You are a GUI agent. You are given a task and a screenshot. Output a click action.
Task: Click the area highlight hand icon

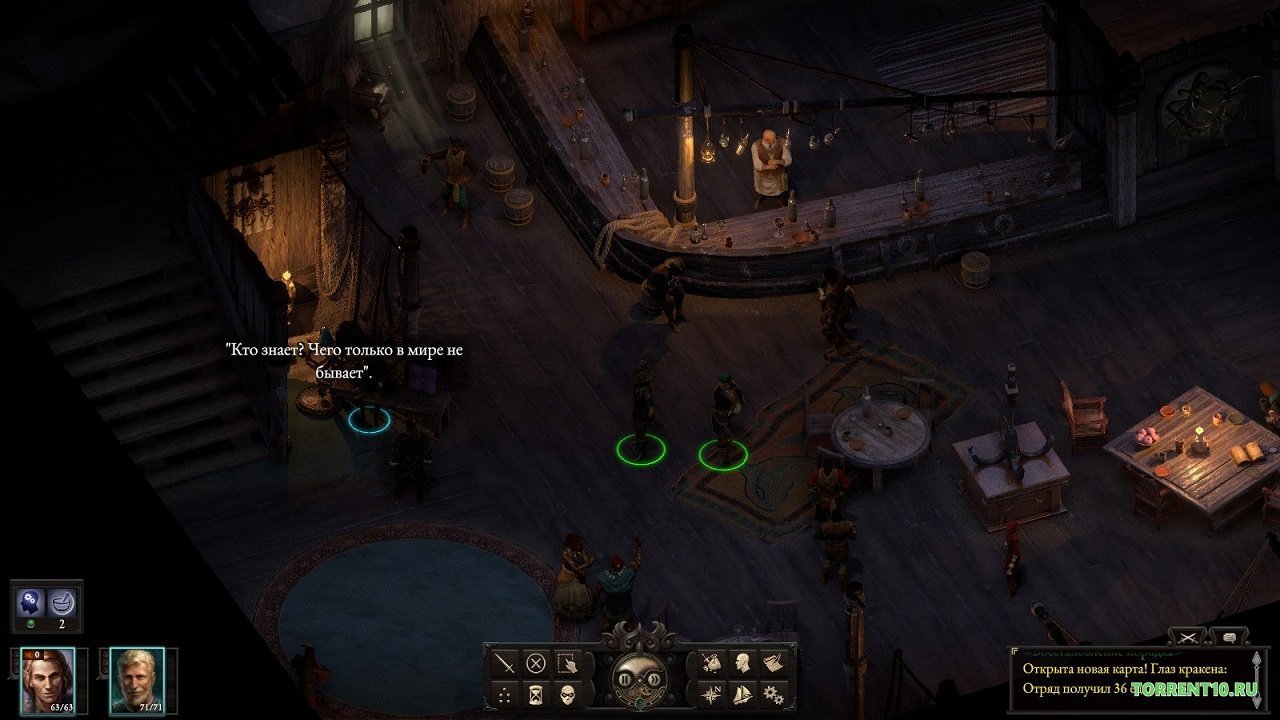567,665
